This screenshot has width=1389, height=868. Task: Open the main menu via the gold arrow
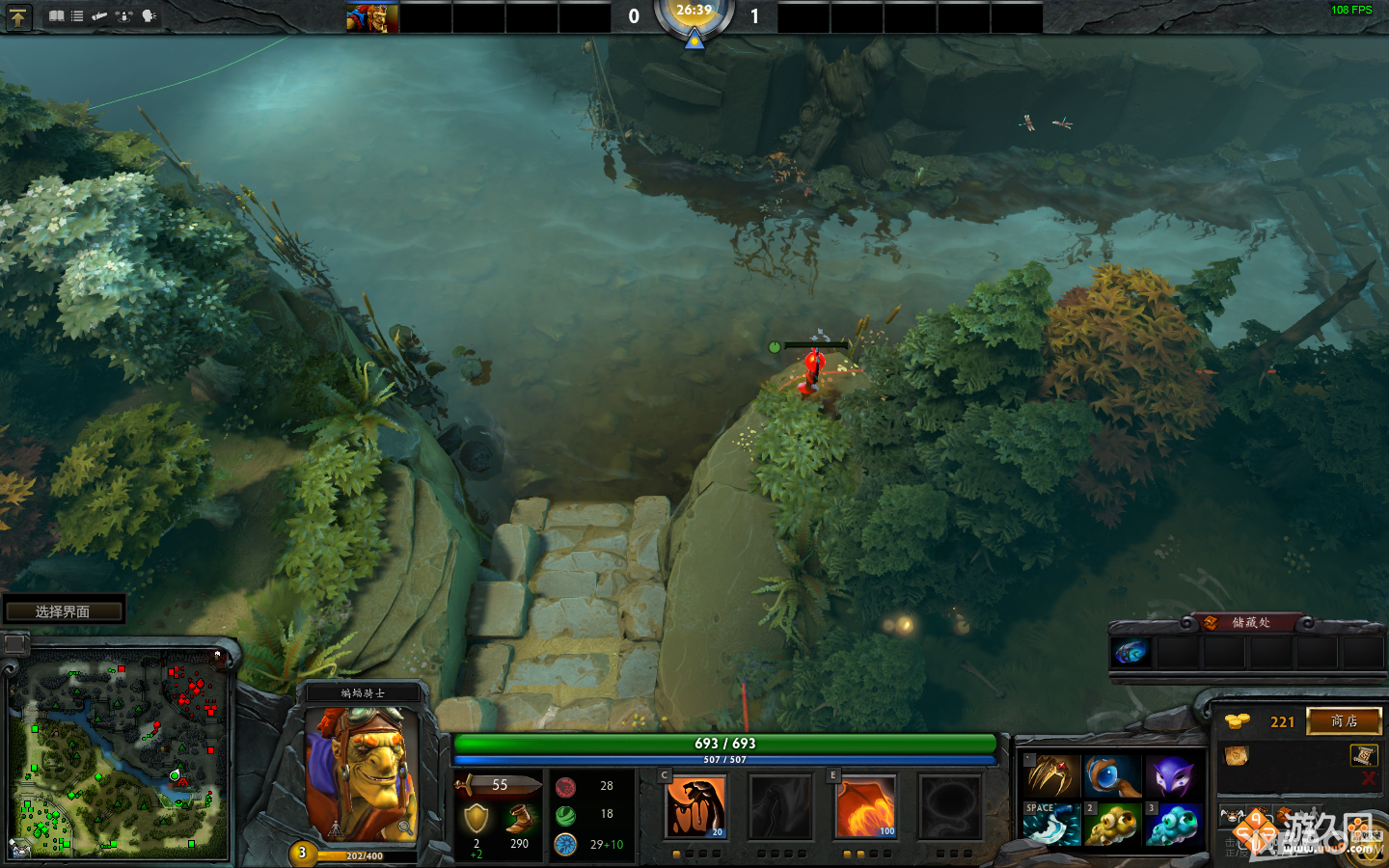point(18,16)
